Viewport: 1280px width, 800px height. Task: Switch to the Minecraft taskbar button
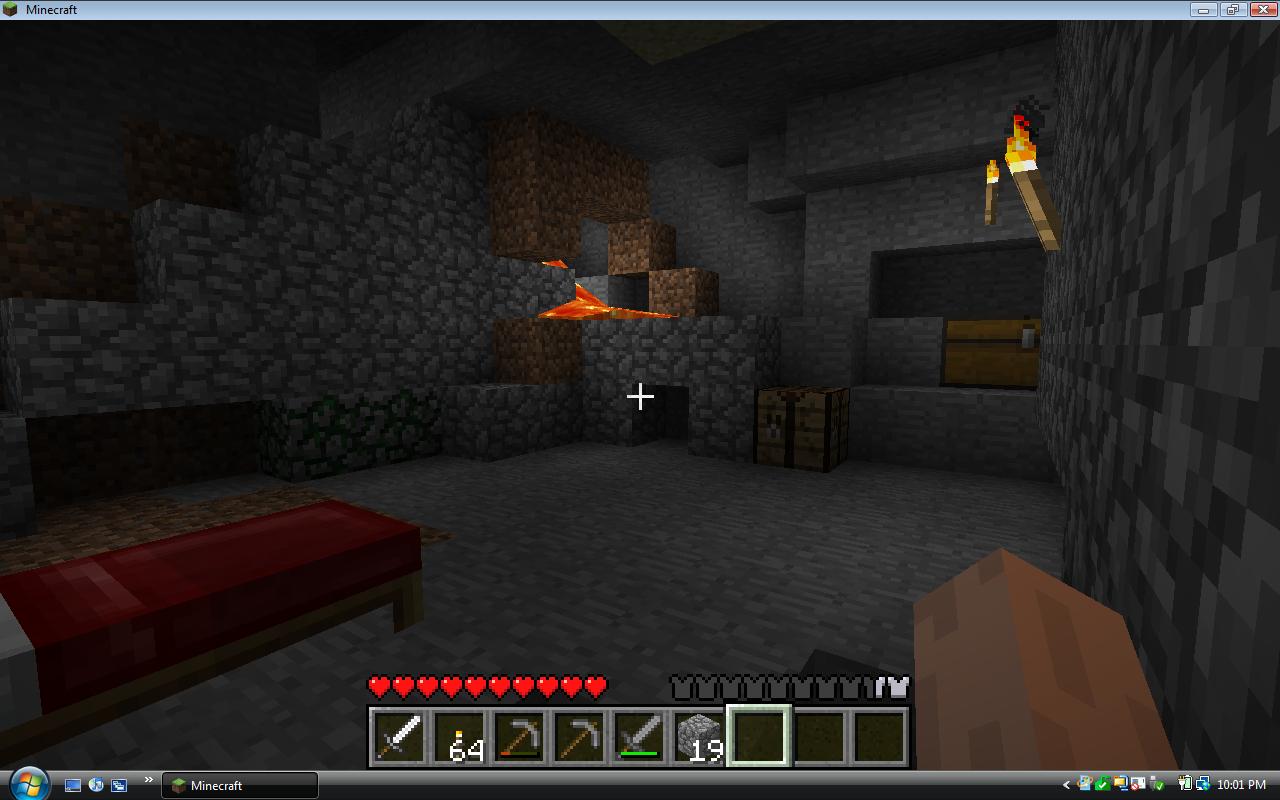[240, 786]
